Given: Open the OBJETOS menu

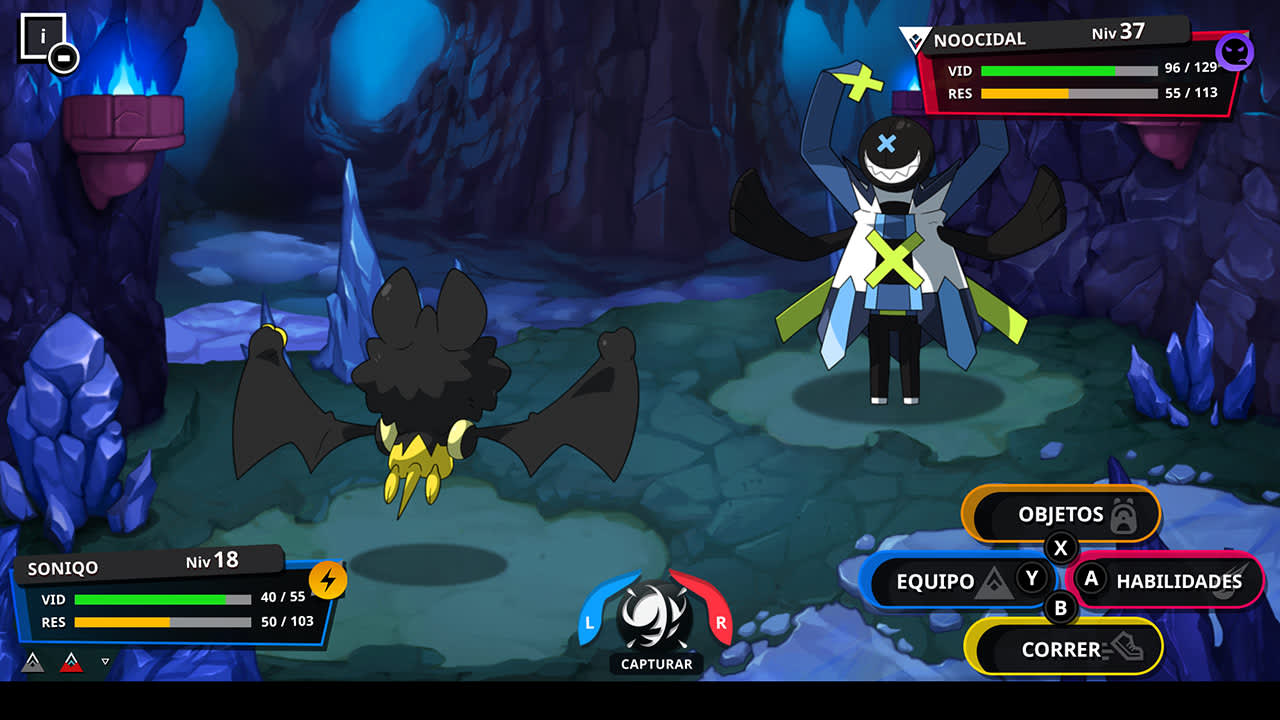Looking at the screenshot, I should click(x=1060, y=515).
